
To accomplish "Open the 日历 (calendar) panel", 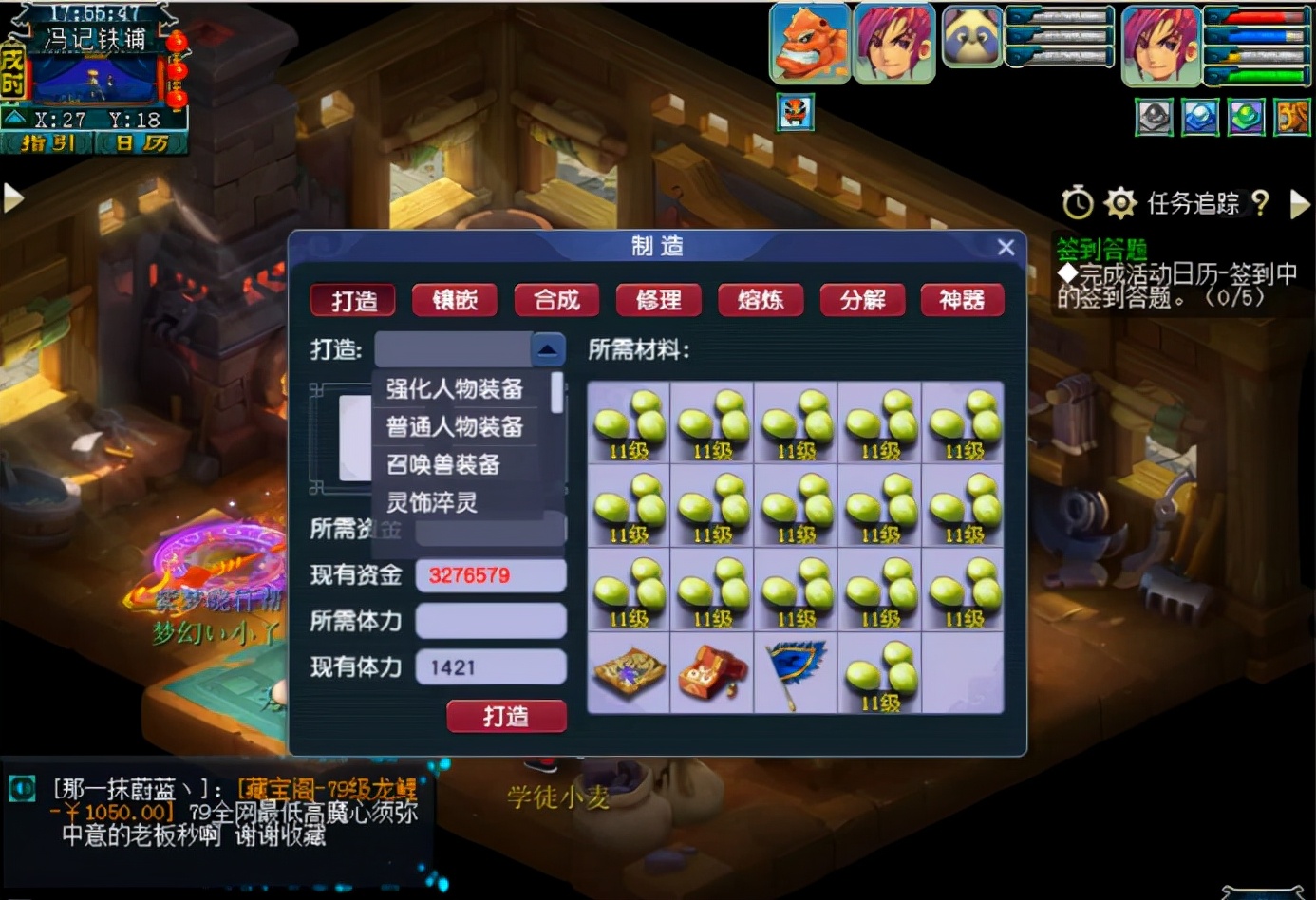I will tap(144, 144).
